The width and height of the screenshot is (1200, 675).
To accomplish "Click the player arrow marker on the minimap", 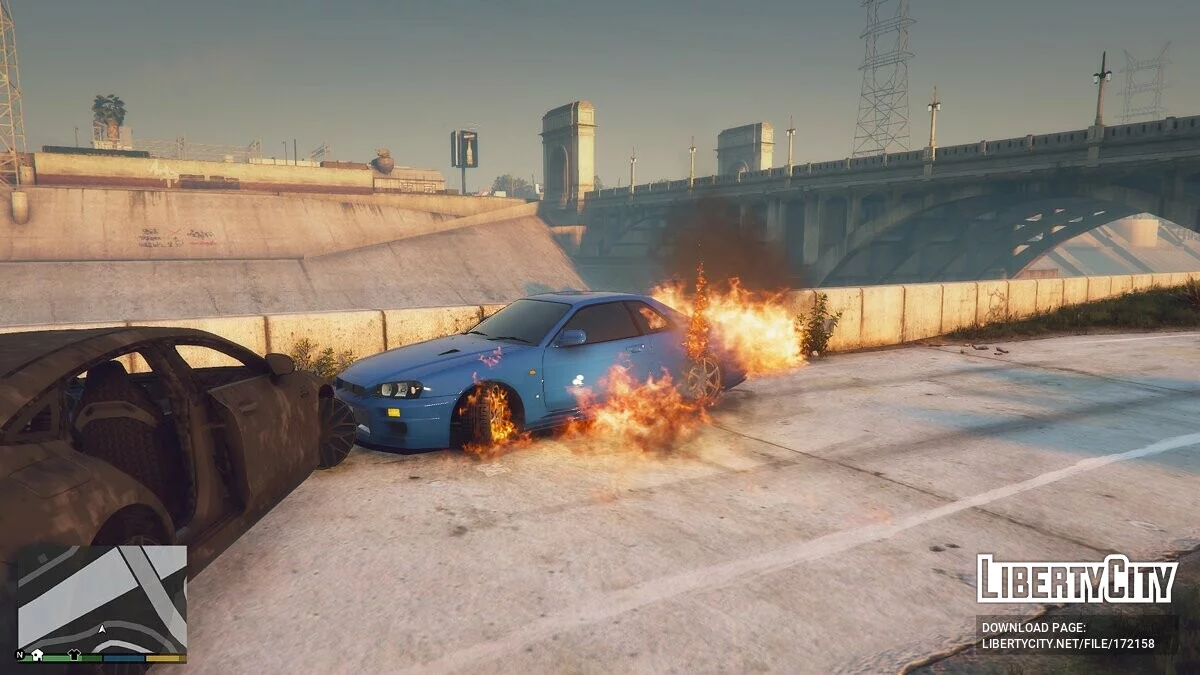I will tap(102, 630).
